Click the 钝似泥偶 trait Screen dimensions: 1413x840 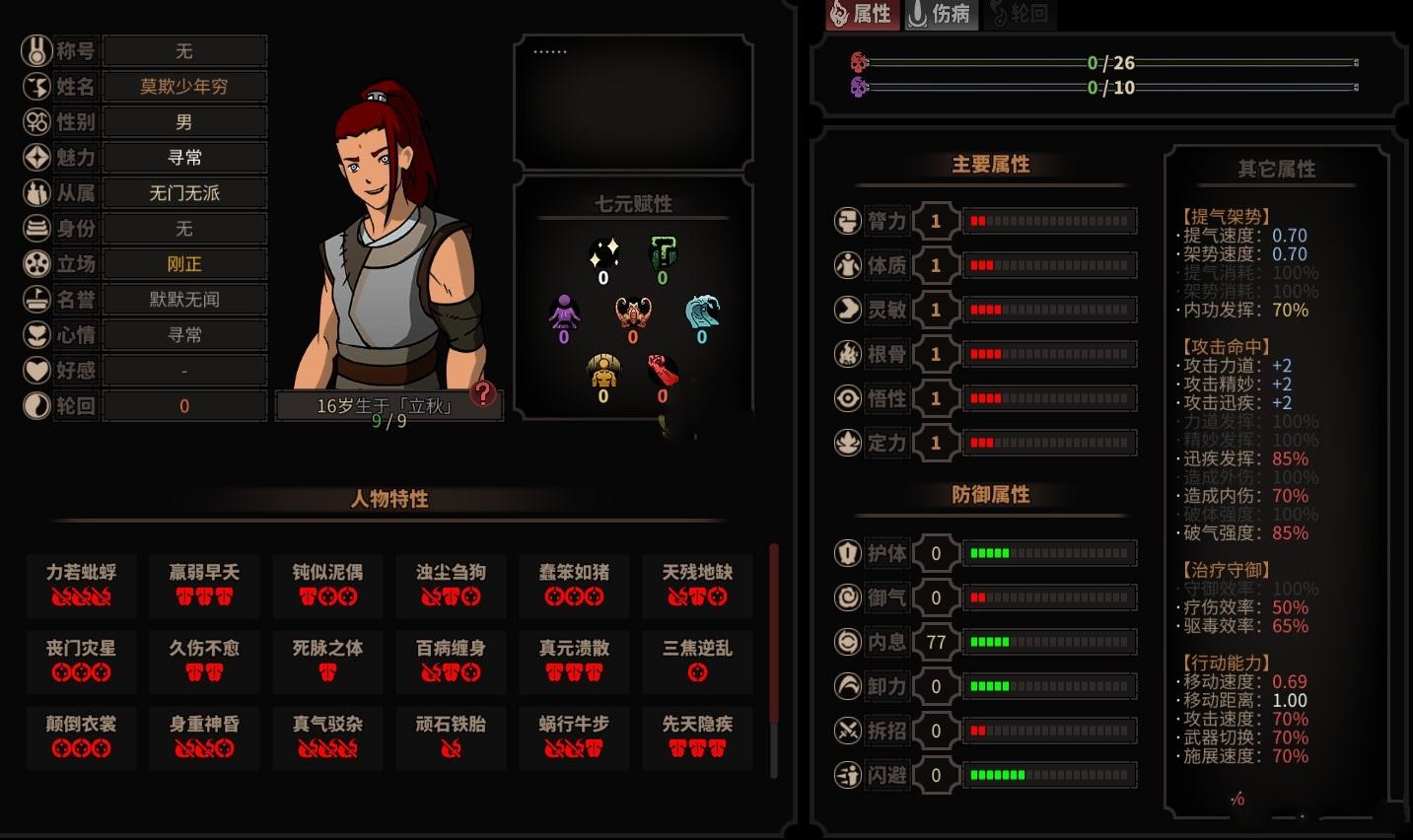click(x=327, y=584)
